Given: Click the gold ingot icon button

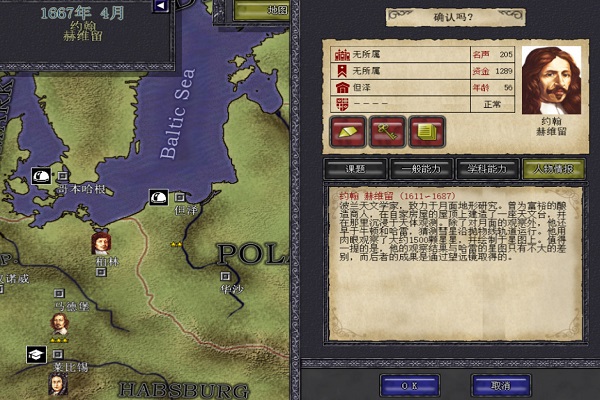Looking at the screenshot, I should 345,130.
